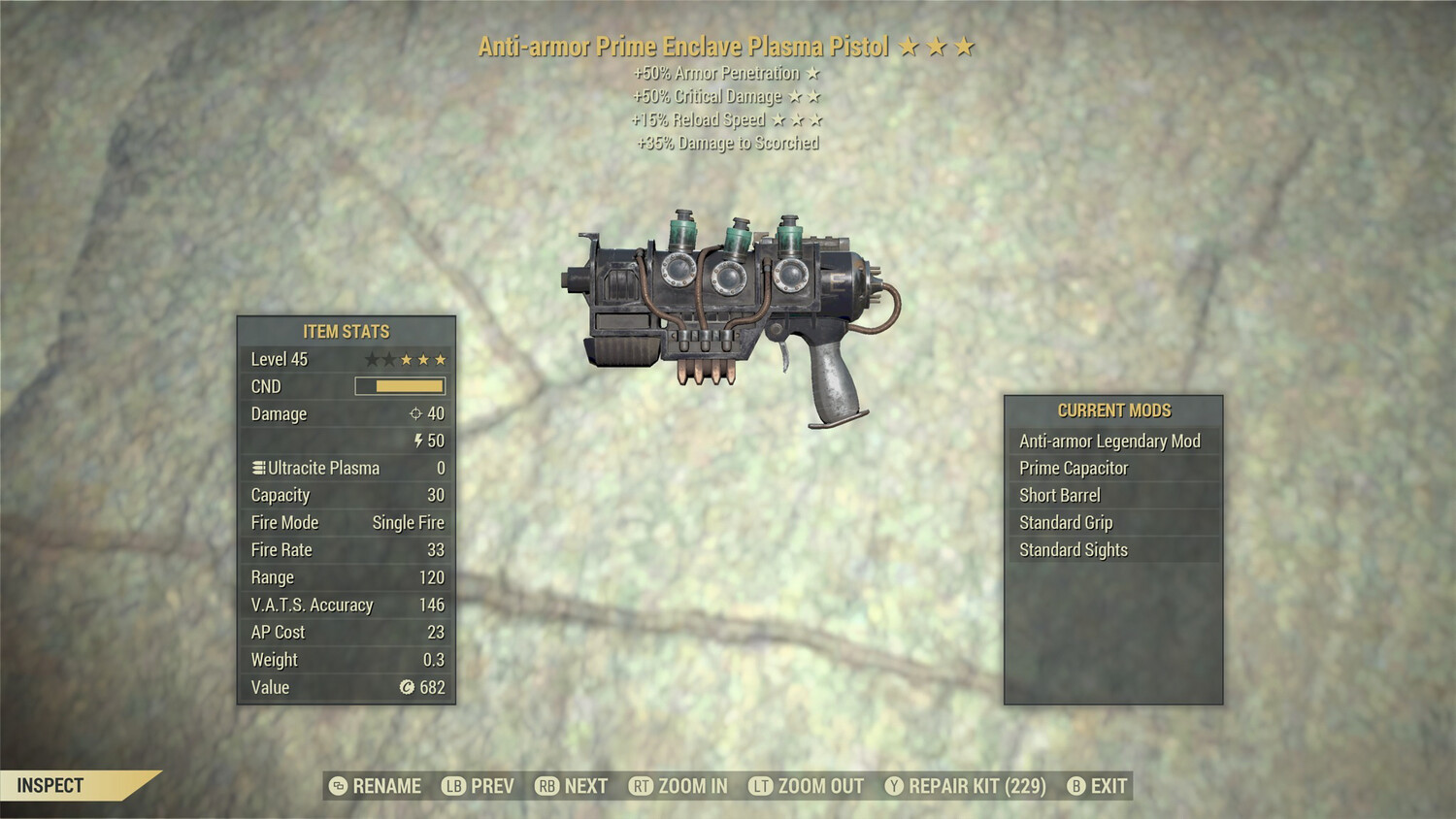Click the ITEM STATS panel header
1456x819 pixels.
tap(345, 331)
